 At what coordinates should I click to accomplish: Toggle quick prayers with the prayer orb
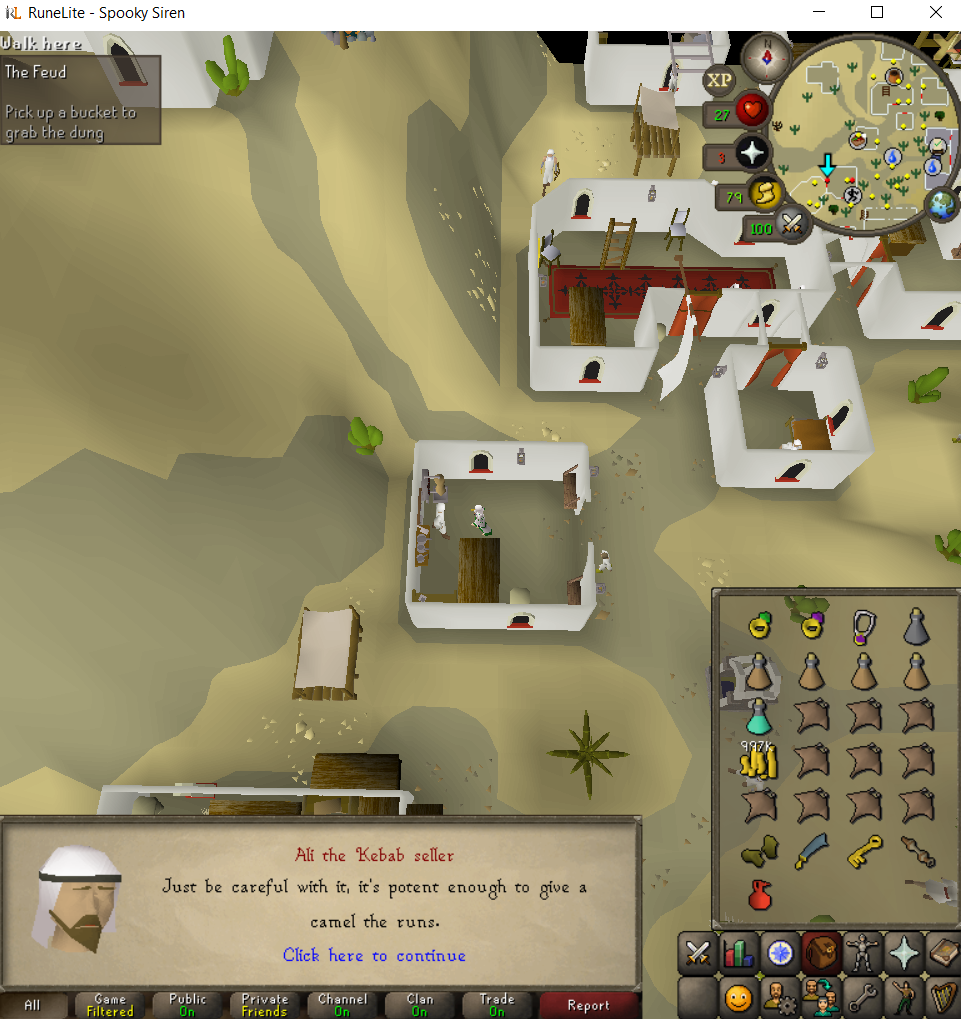click(x=751, y=155)
